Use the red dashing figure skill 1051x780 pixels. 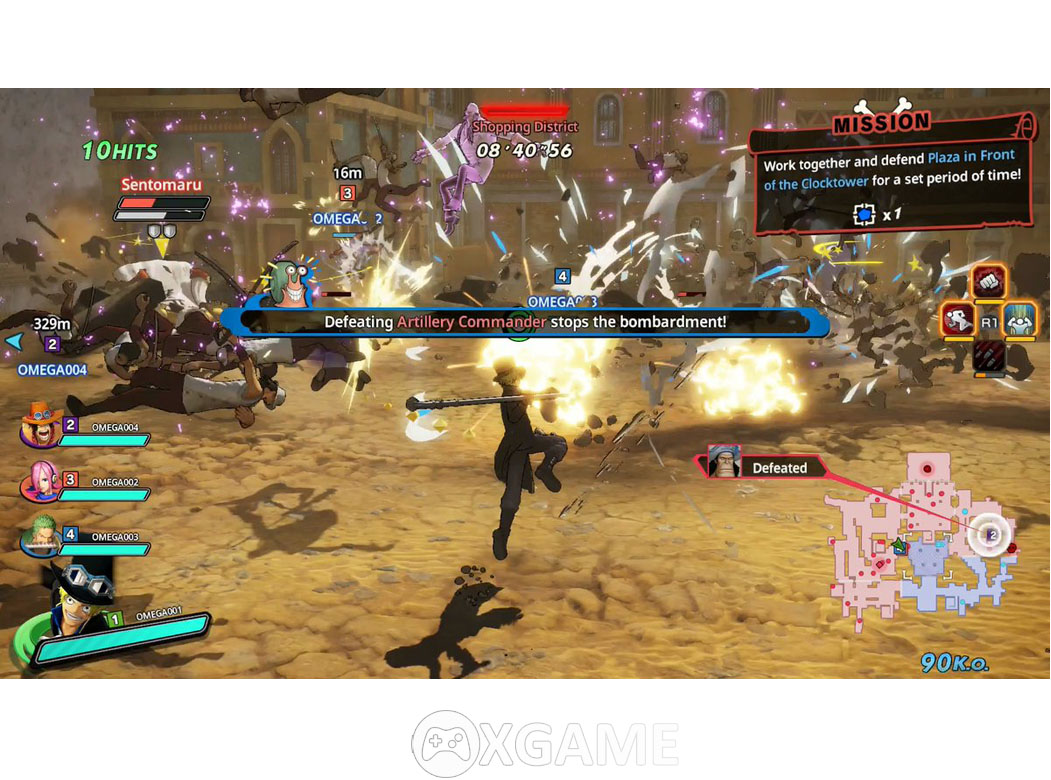click(x=958, y=320)
